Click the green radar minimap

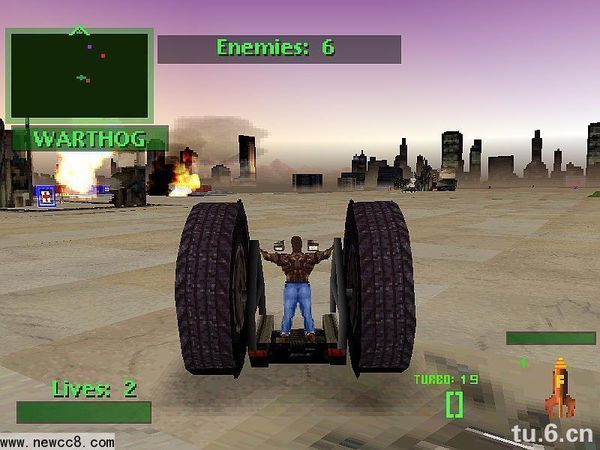pos(79,75)
